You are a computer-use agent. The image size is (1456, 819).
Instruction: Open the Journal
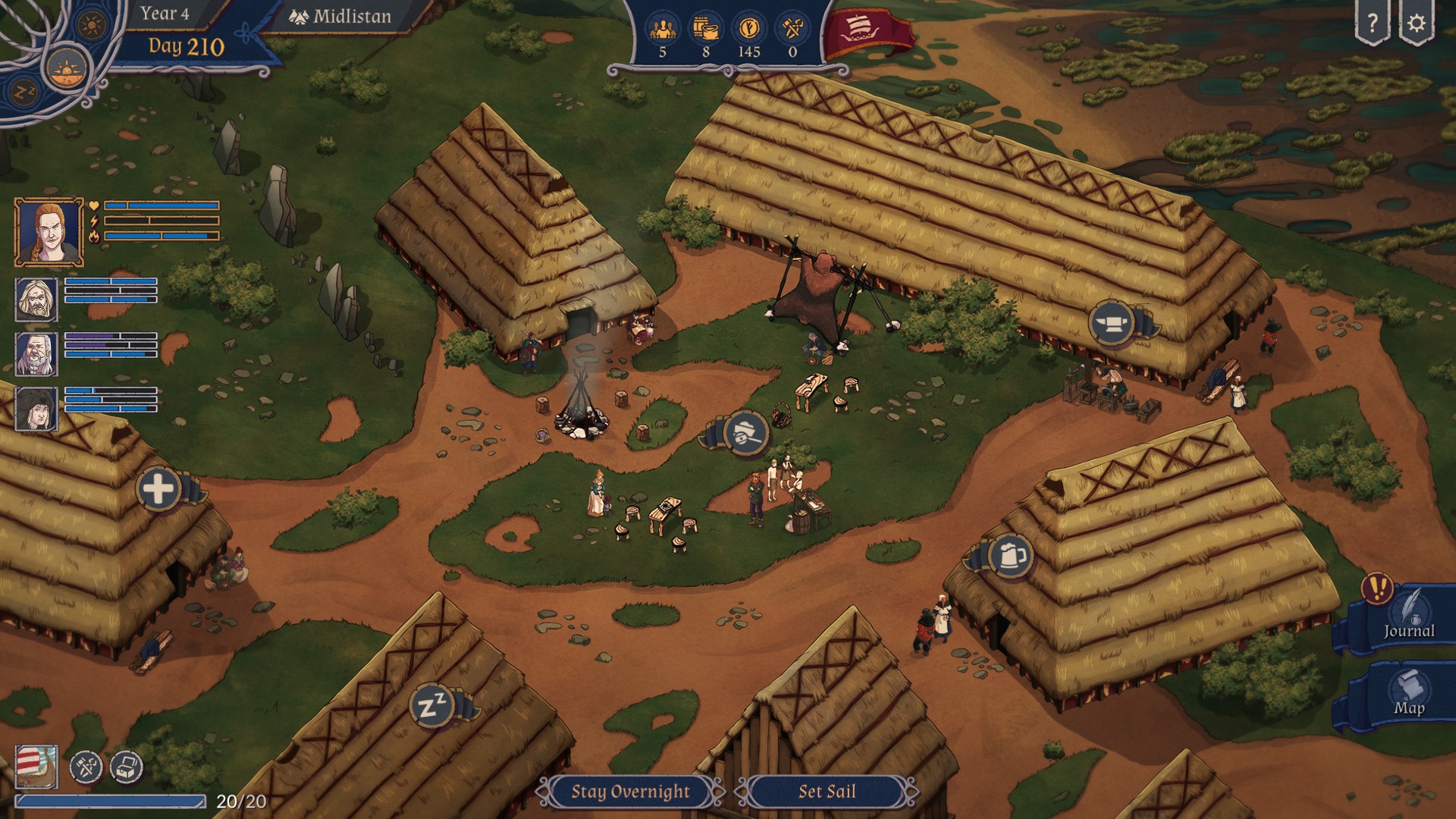1408,619
